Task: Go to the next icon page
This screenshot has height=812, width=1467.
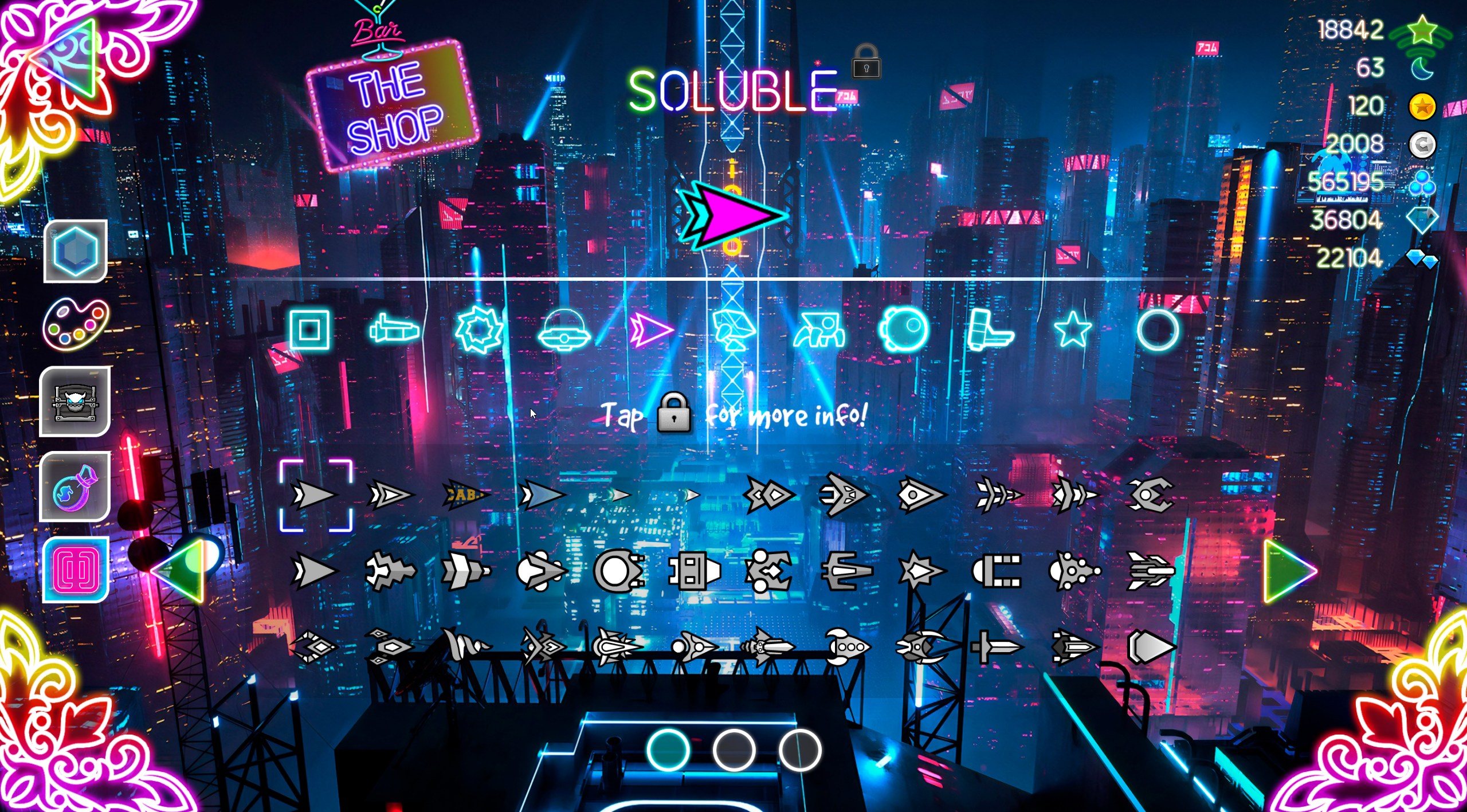Action: tap(1289, 571)
